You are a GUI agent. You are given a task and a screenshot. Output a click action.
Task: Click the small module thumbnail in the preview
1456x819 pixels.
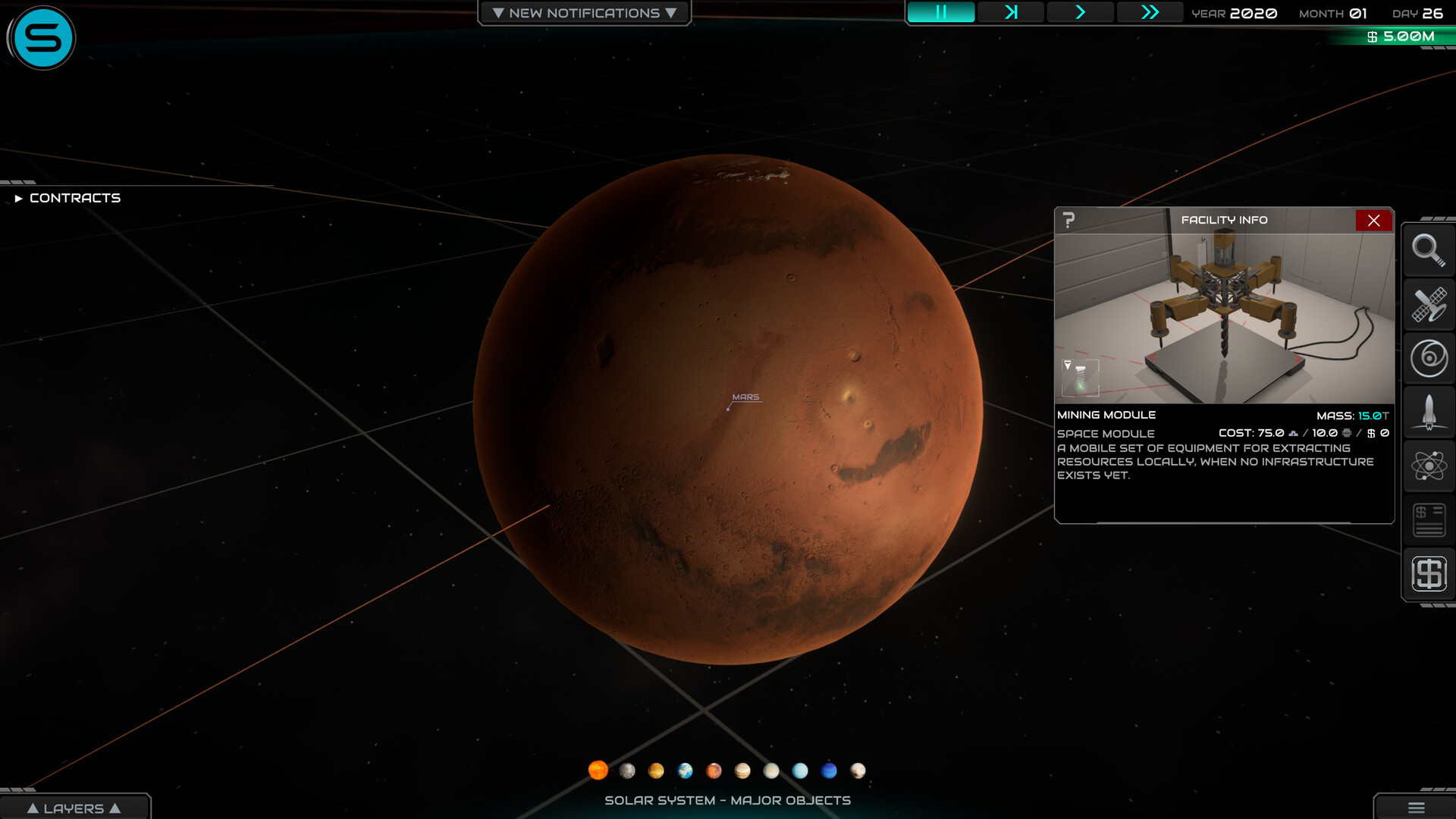(x=1080, y=377)
